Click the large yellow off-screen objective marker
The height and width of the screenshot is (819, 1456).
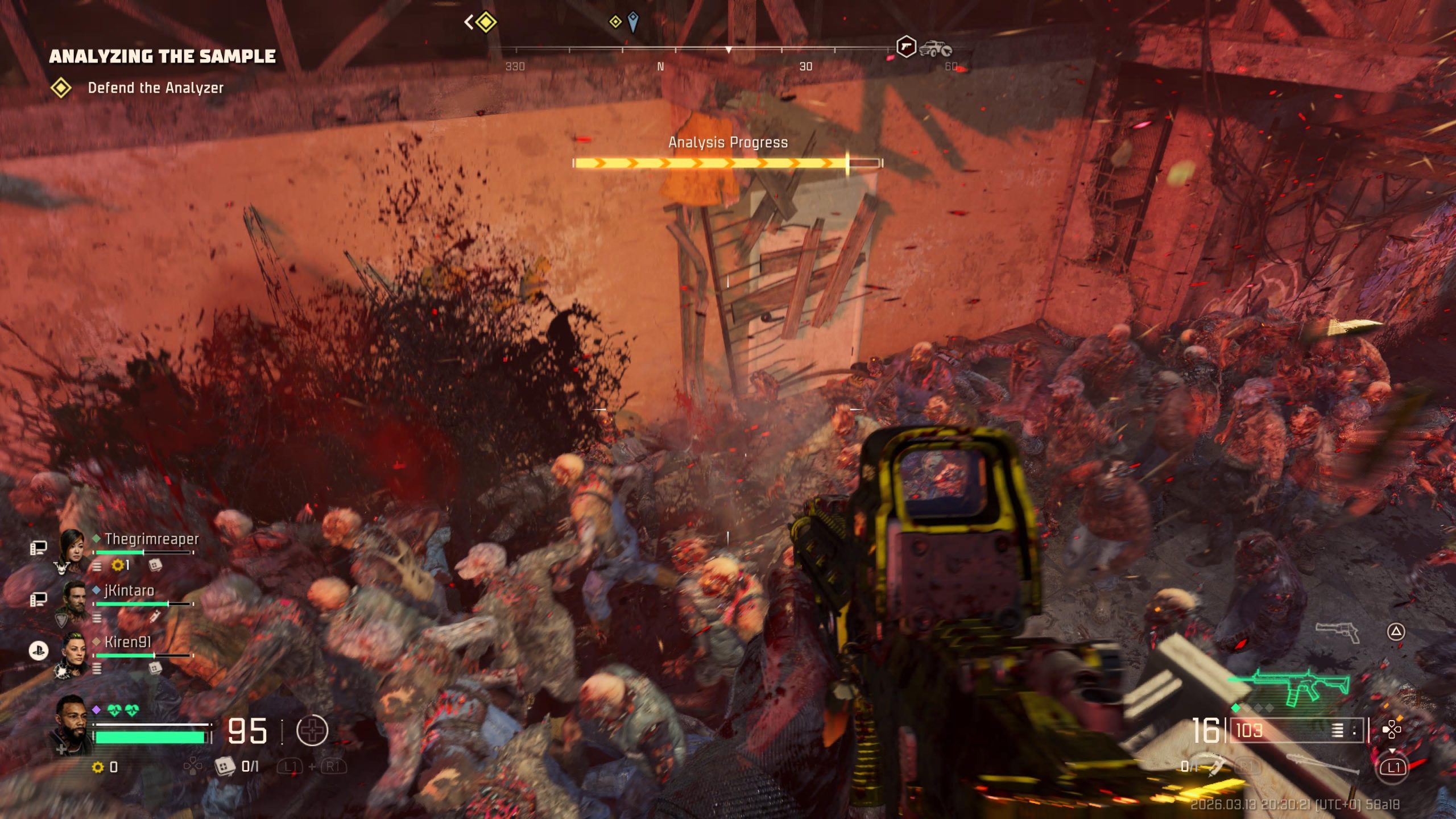tap(485, 23)
